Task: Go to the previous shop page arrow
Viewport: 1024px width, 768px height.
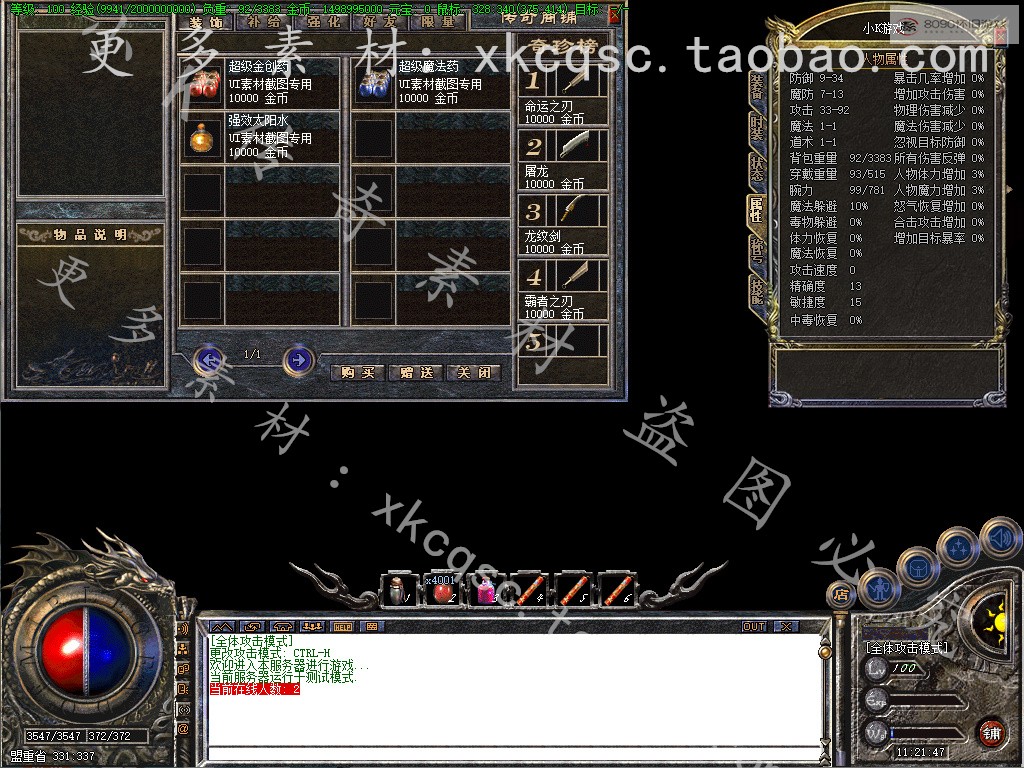Action: [208, 358]
